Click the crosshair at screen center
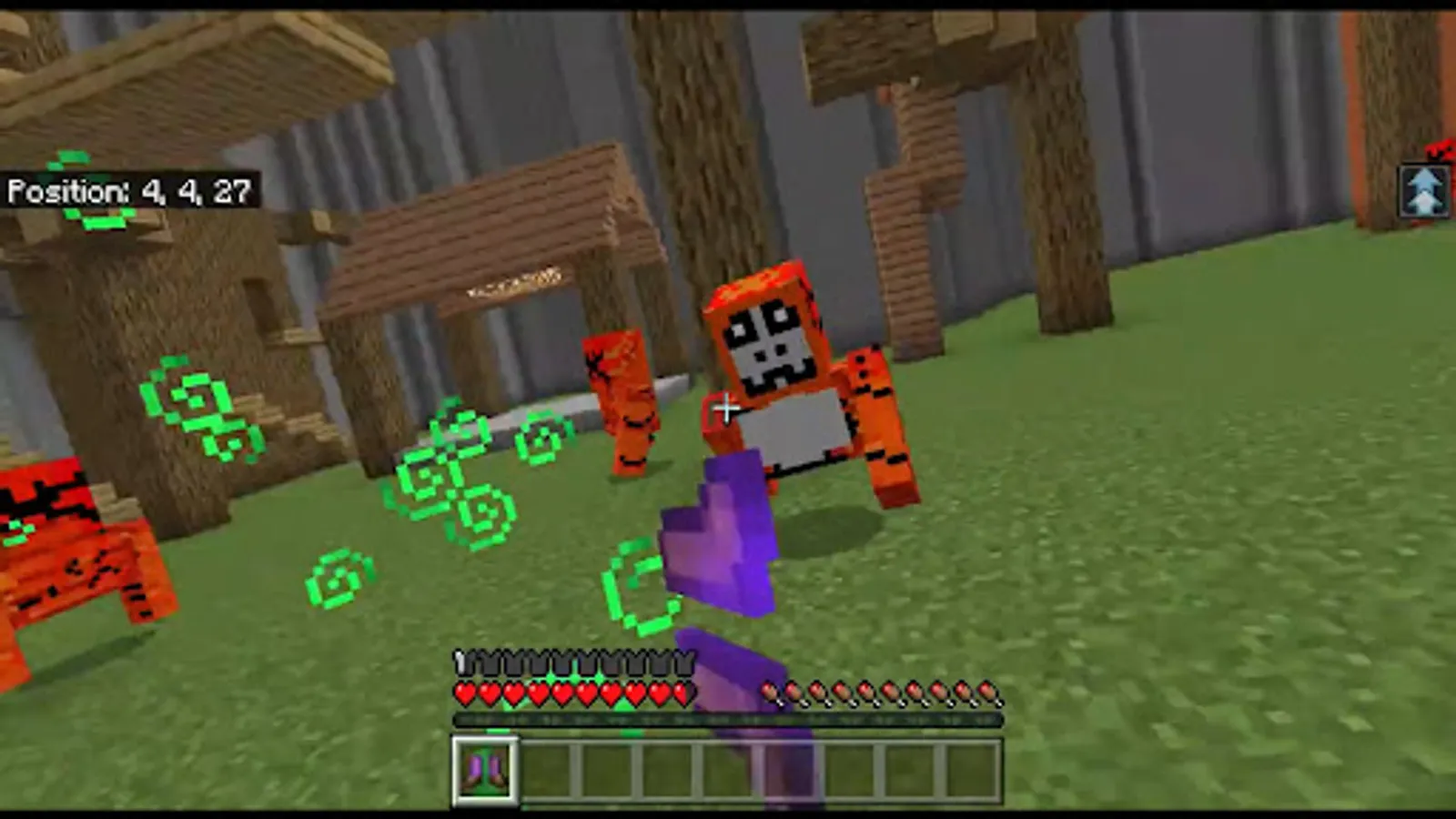Viewport: 1456px width, 819px height. pos(725,409)
